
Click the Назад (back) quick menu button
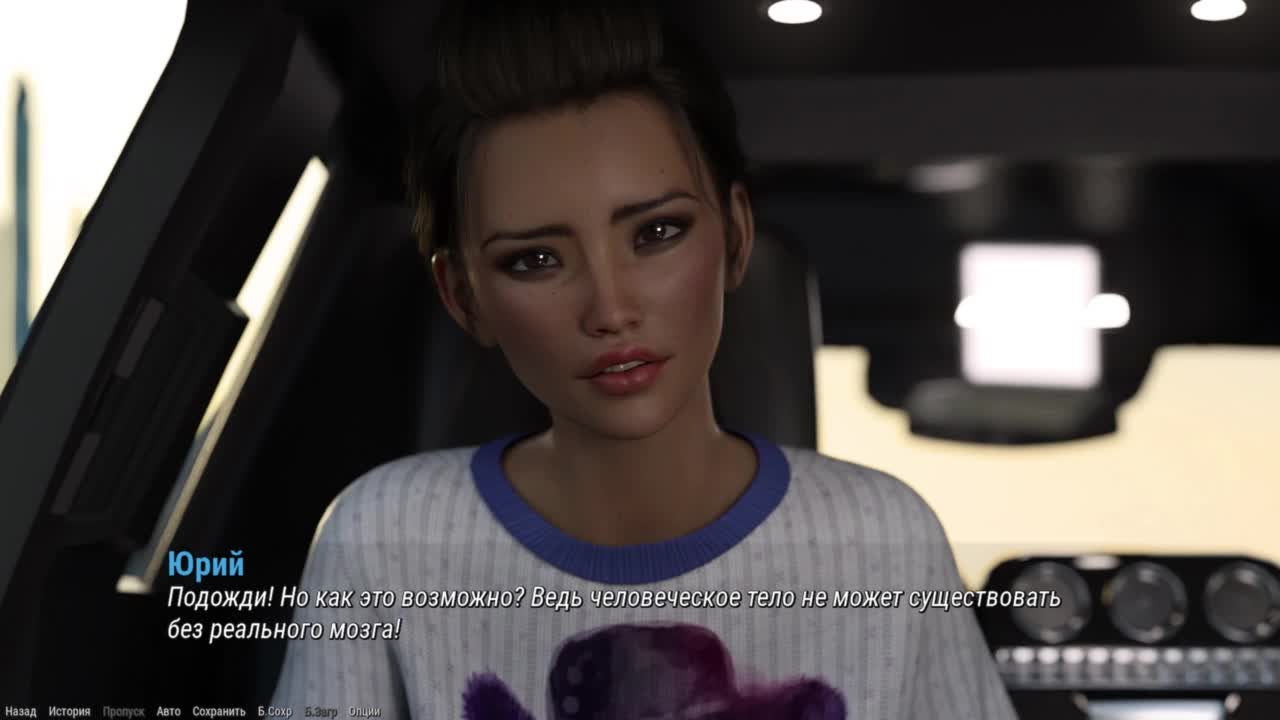pyautogui.click(x=20, y=712)
